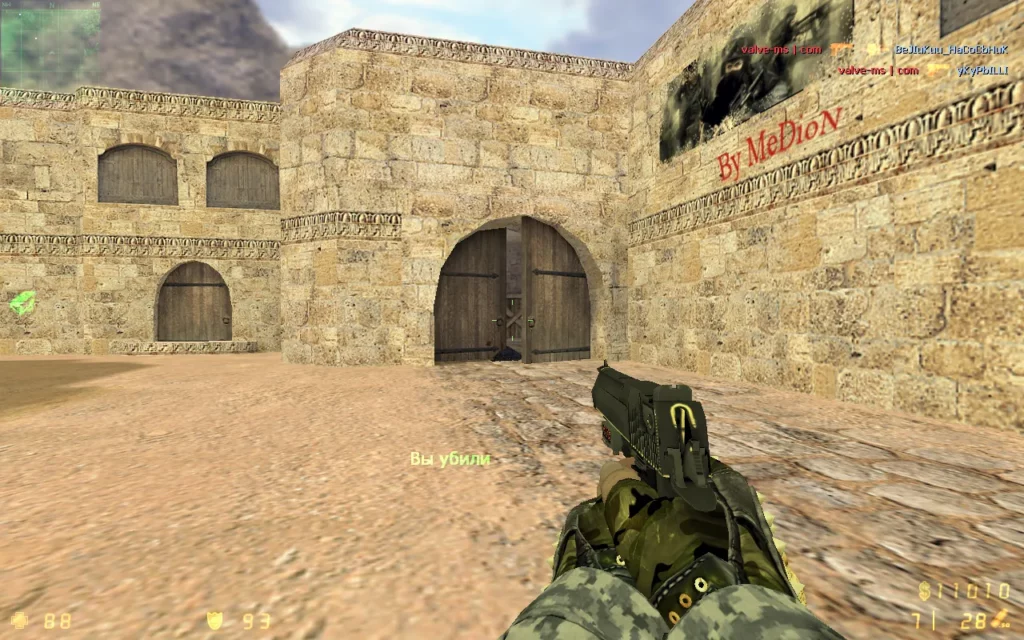Screen dimensions: 1024x640
Task: Click the radar minimap
Action: pos(50,44)
